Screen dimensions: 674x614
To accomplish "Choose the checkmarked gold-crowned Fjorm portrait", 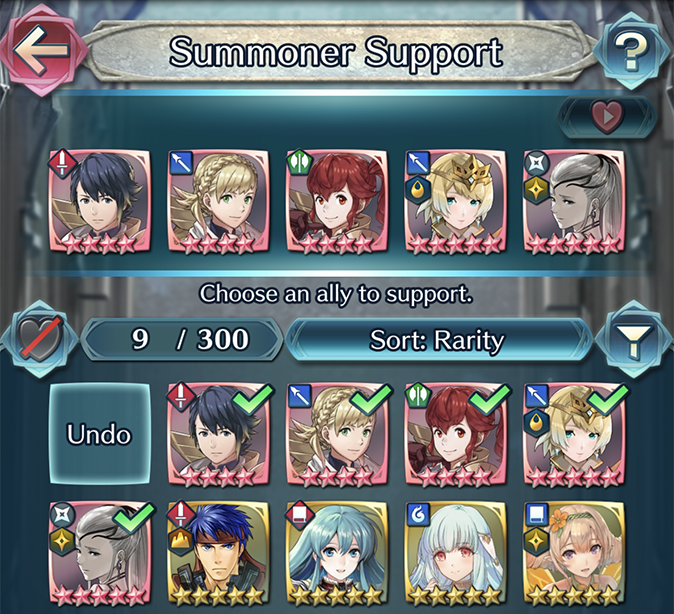I will (x=574, y=433).
